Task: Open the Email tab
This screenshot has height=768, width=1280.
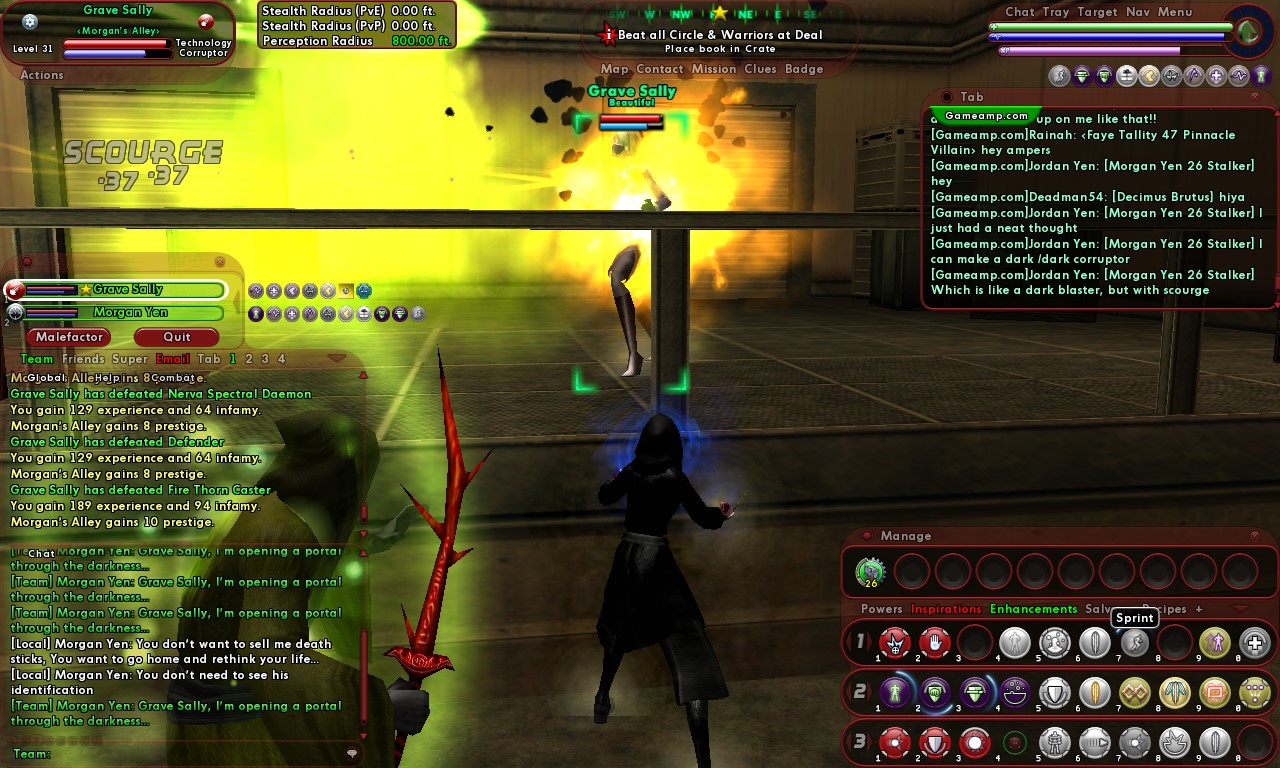Action: point(173,359)
